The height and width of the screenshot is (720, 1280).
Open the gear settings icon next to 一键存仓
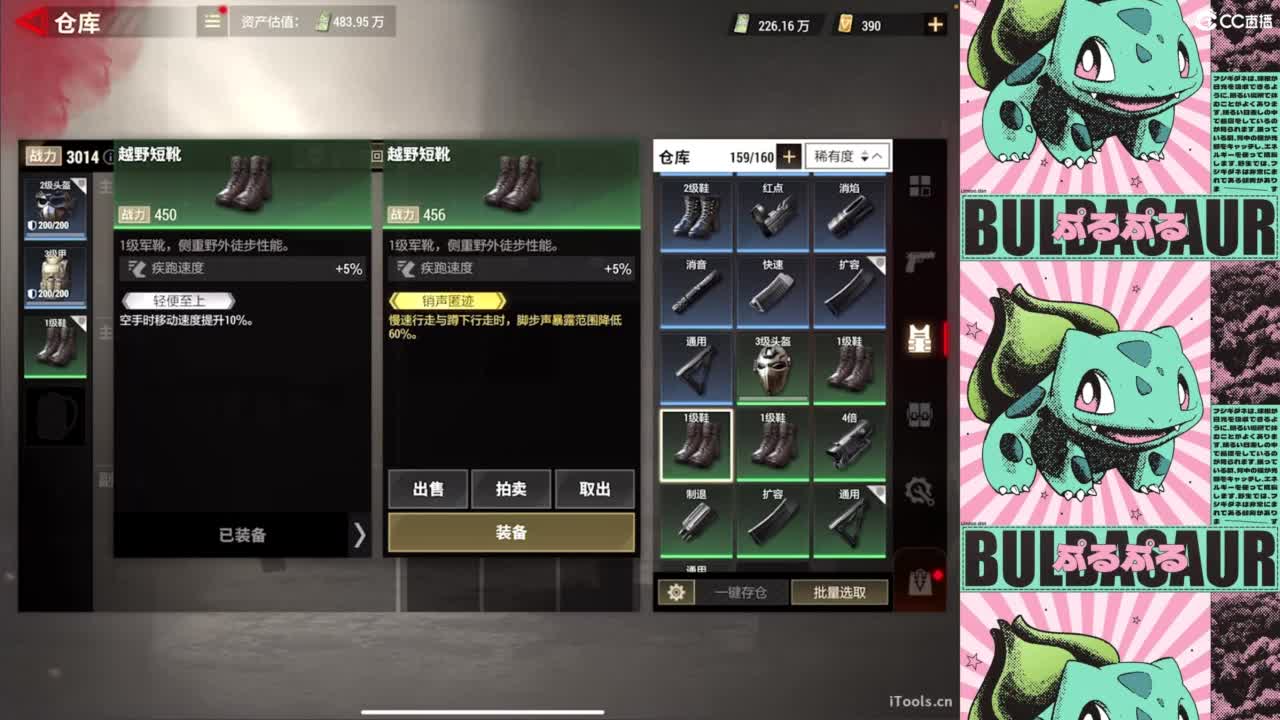[678, 592]
